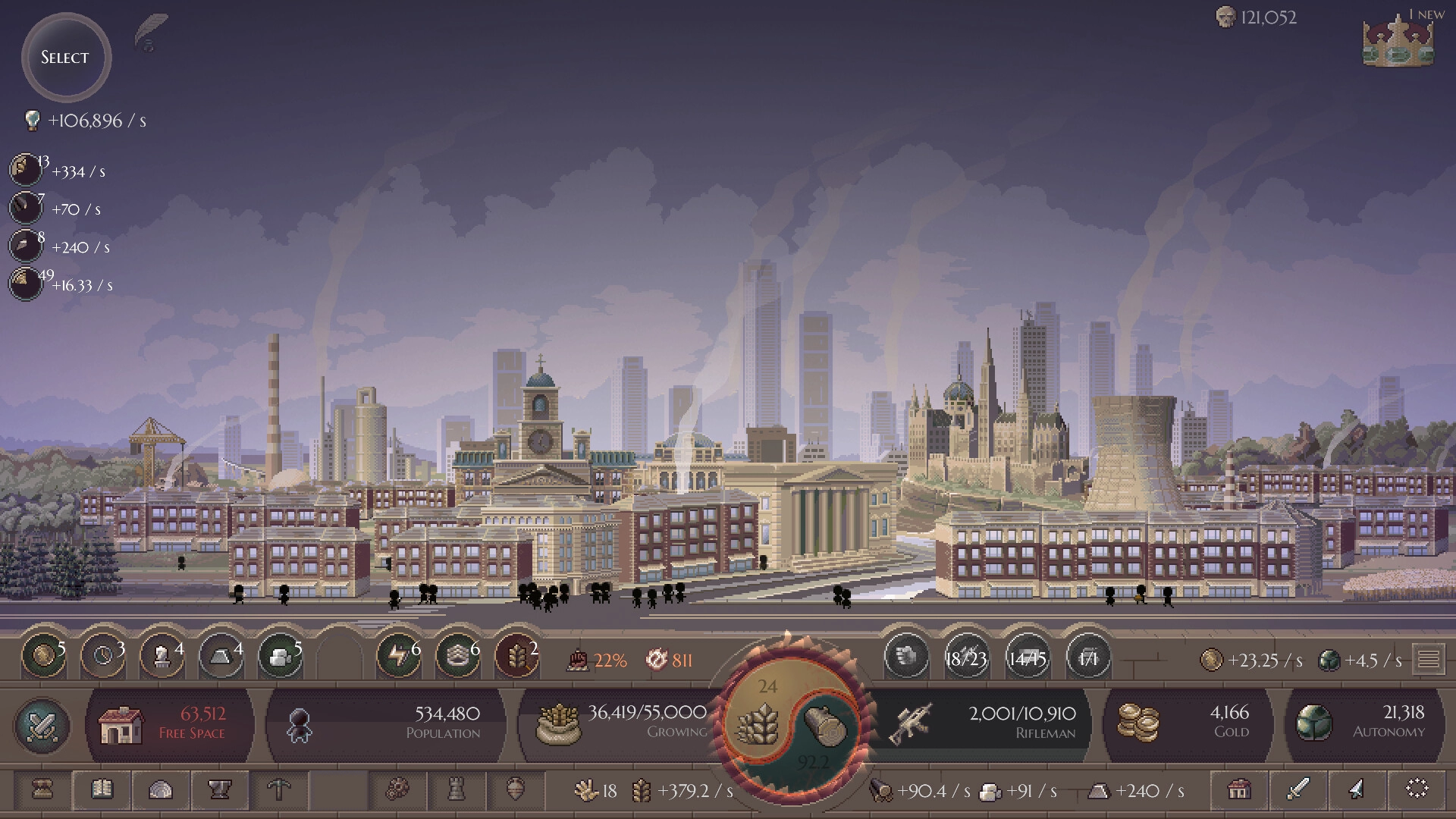The width and height of the screenshot is (1456, 819).
Task: Select the sword tool button
Action: pyautogui.click(x=1298, y=790)
